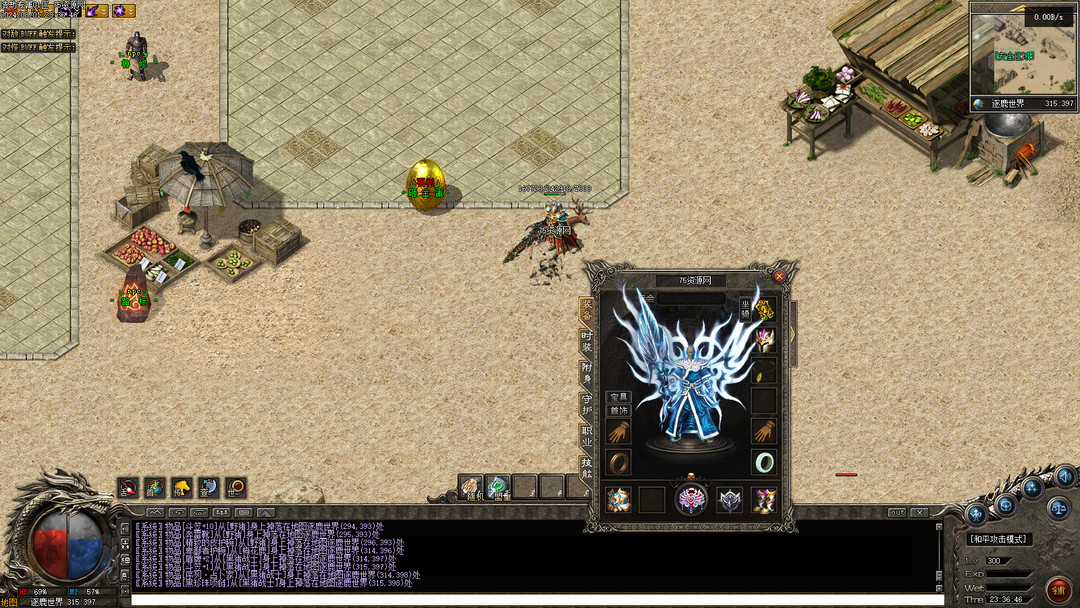Open the 附身 tab
The width and height of the screenshot is (1080, 608).
click(587, 373)
